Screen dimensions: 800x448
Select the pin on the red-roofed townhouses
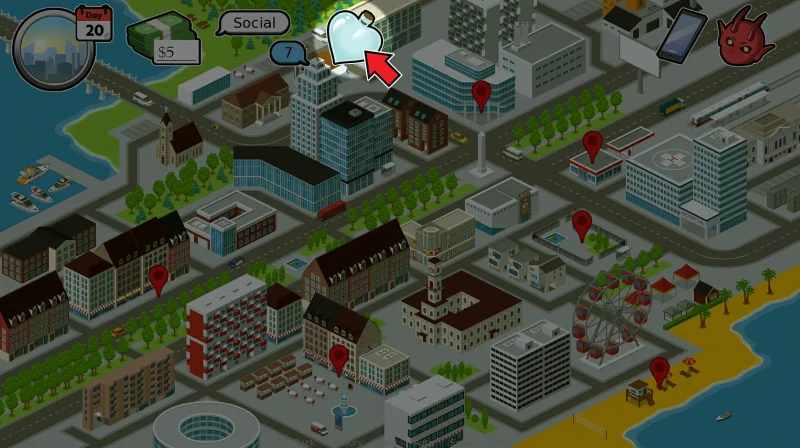coord(157,279)
